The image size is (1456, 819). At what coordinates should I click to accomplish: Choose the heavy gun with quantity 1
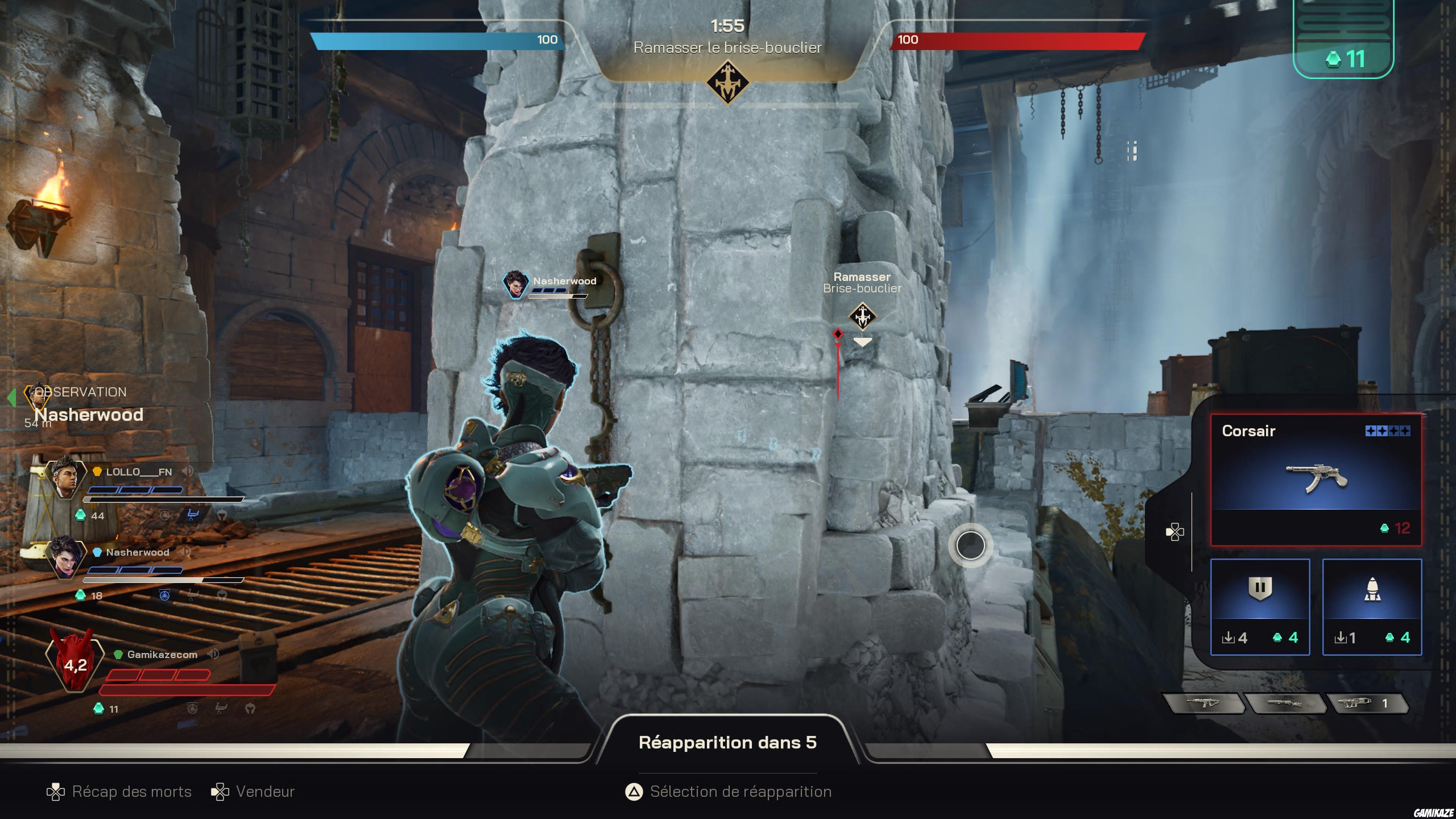(1368, 704)
